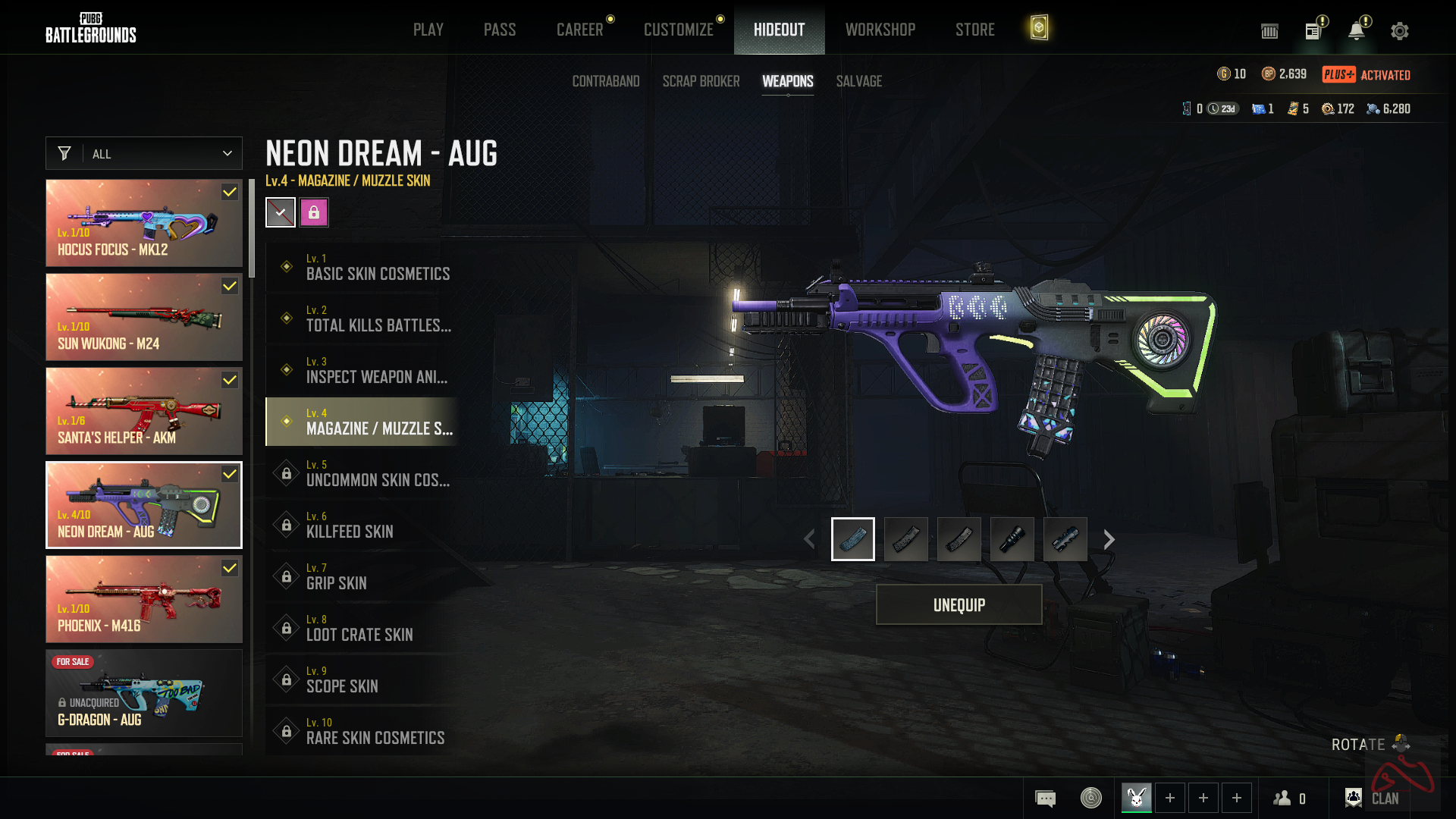Open the PLAY menu
Viewport: 1456px width, 819px height.
click(428, 30)
